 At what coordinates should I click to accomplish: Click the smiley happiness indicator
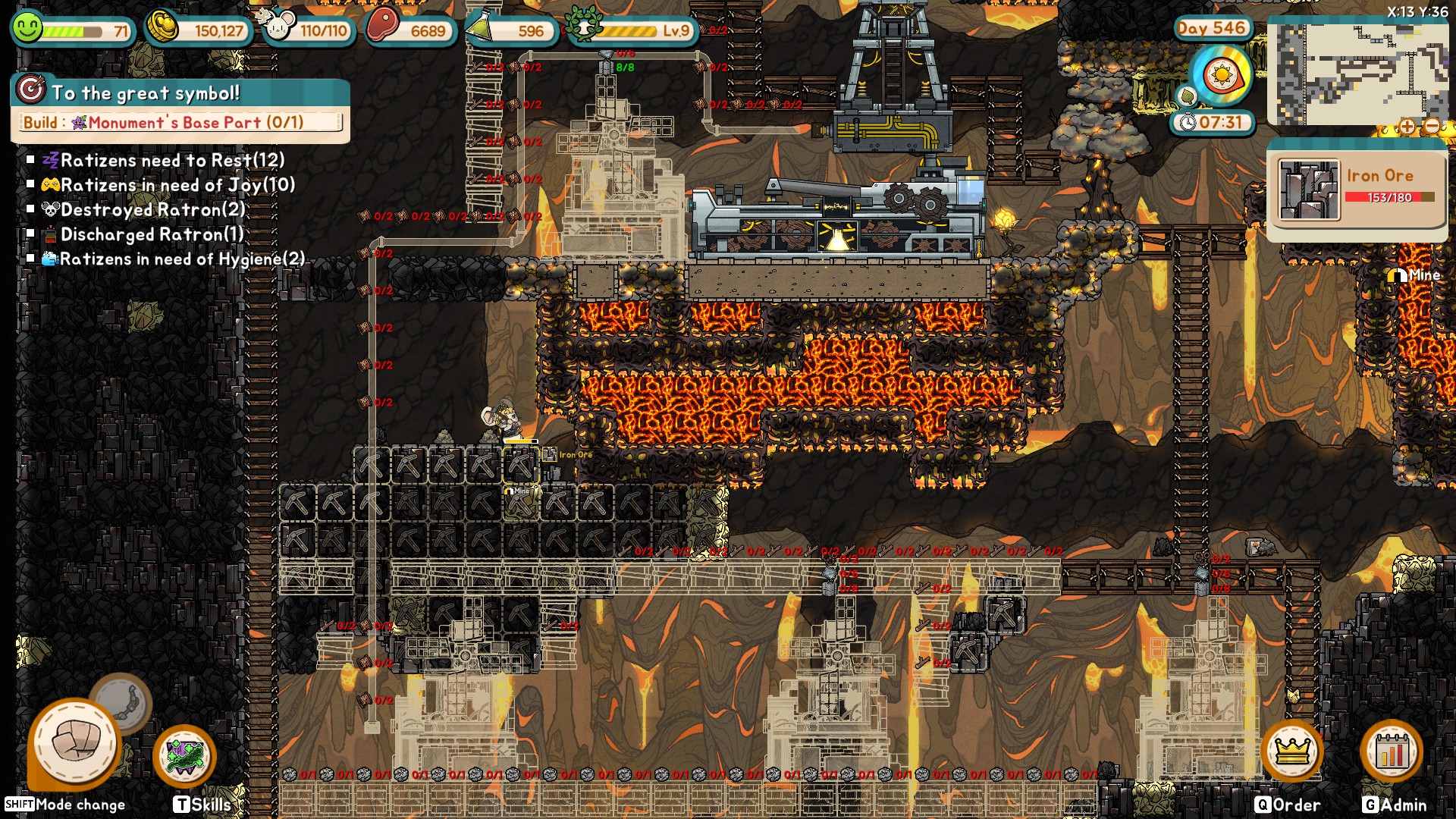(x=28, y=27)
